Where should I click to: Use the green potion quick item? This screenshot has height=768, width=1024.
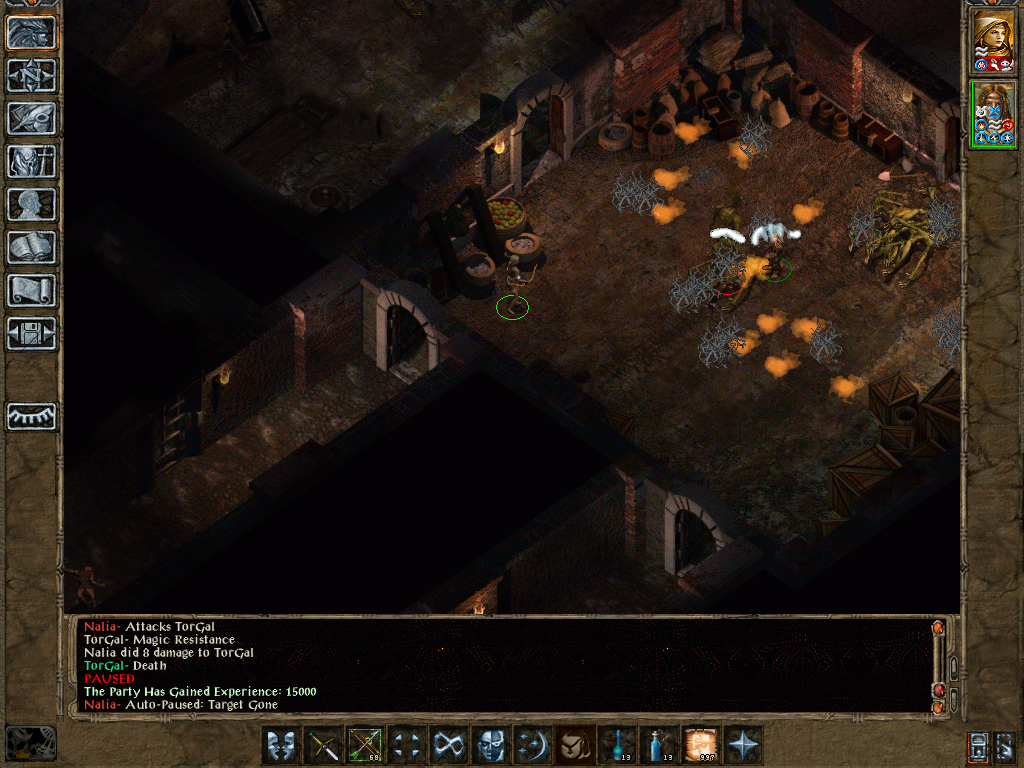tap(617, 745)
